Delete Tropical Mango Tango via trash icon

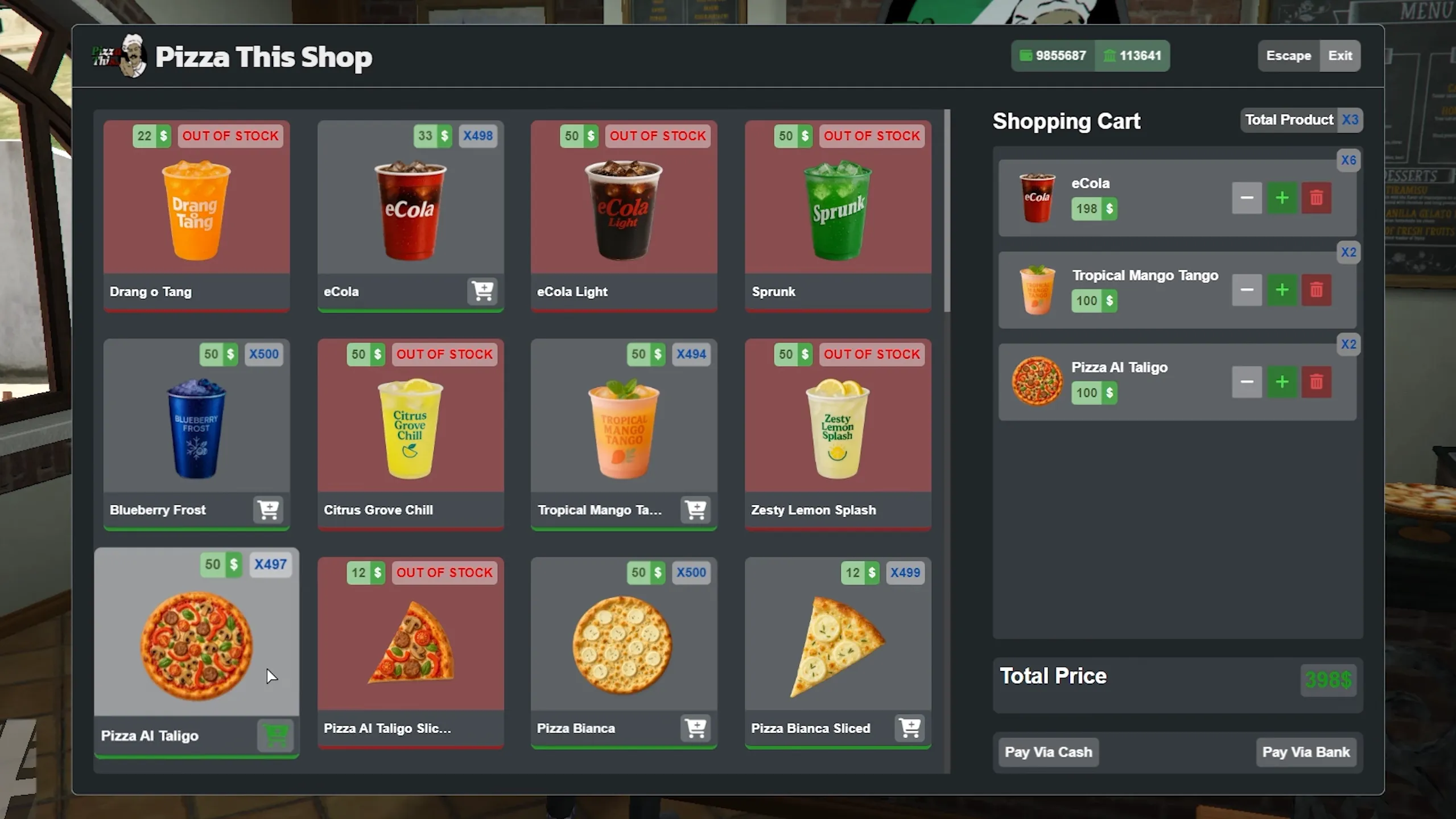point(1316,290)
